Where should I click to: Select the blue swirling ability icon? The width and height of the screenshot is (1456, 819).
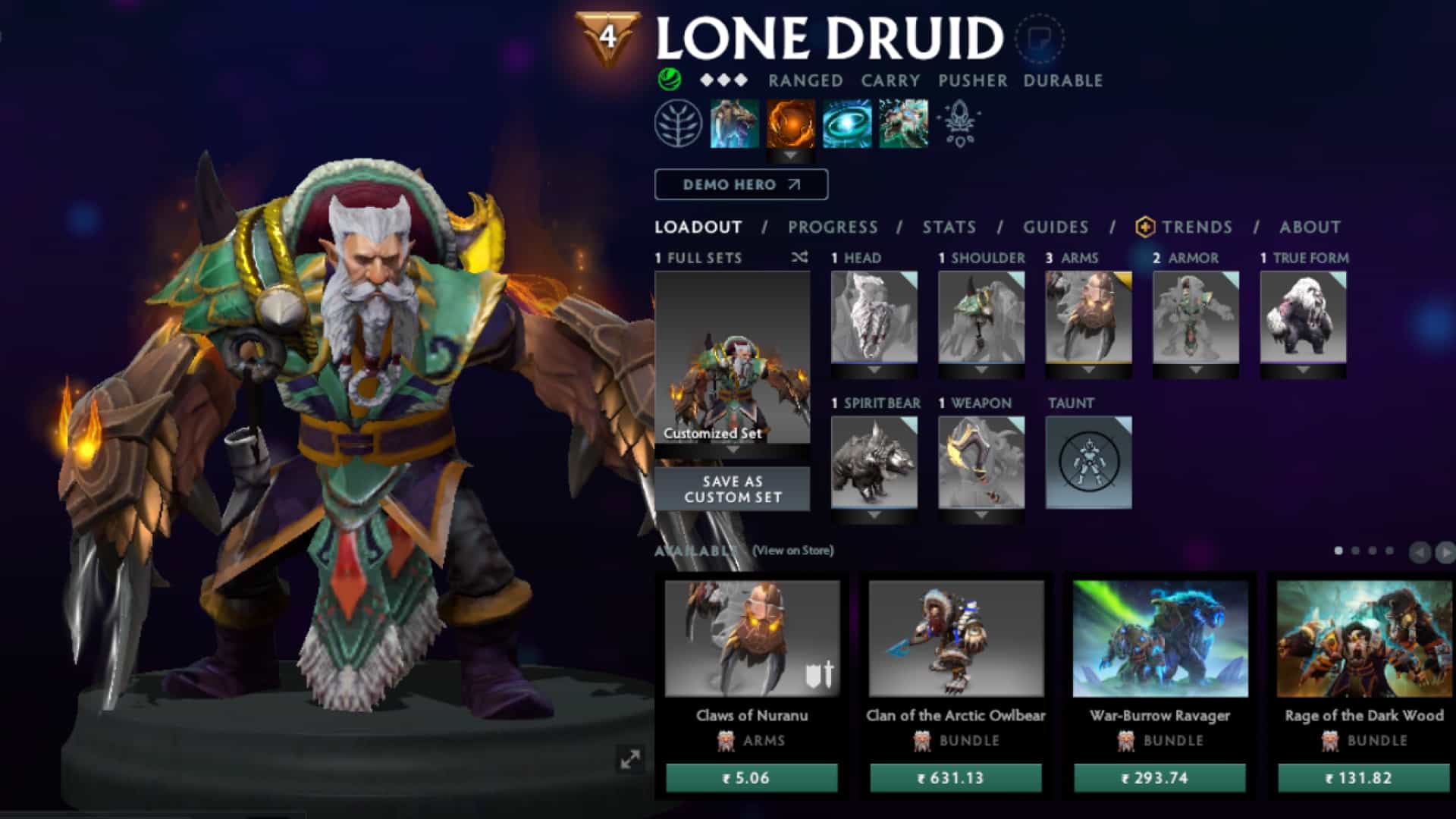point(847,124)
